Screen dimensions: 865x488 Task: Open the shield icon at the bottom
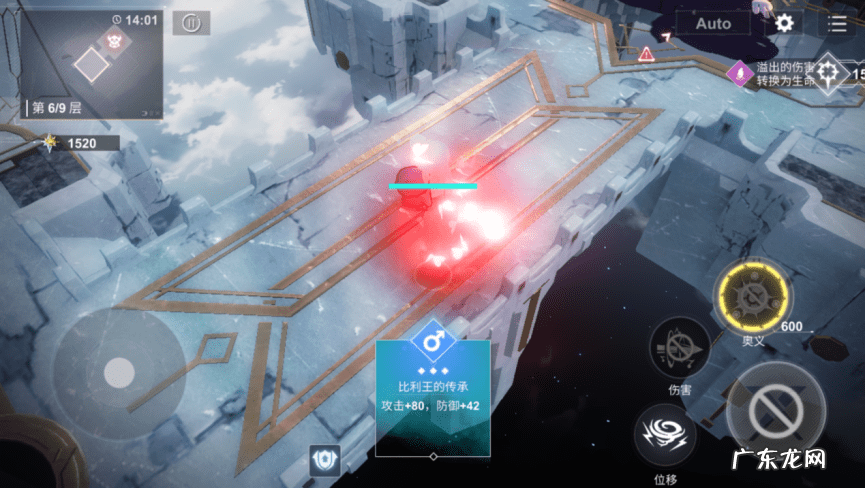click(326, 460)
